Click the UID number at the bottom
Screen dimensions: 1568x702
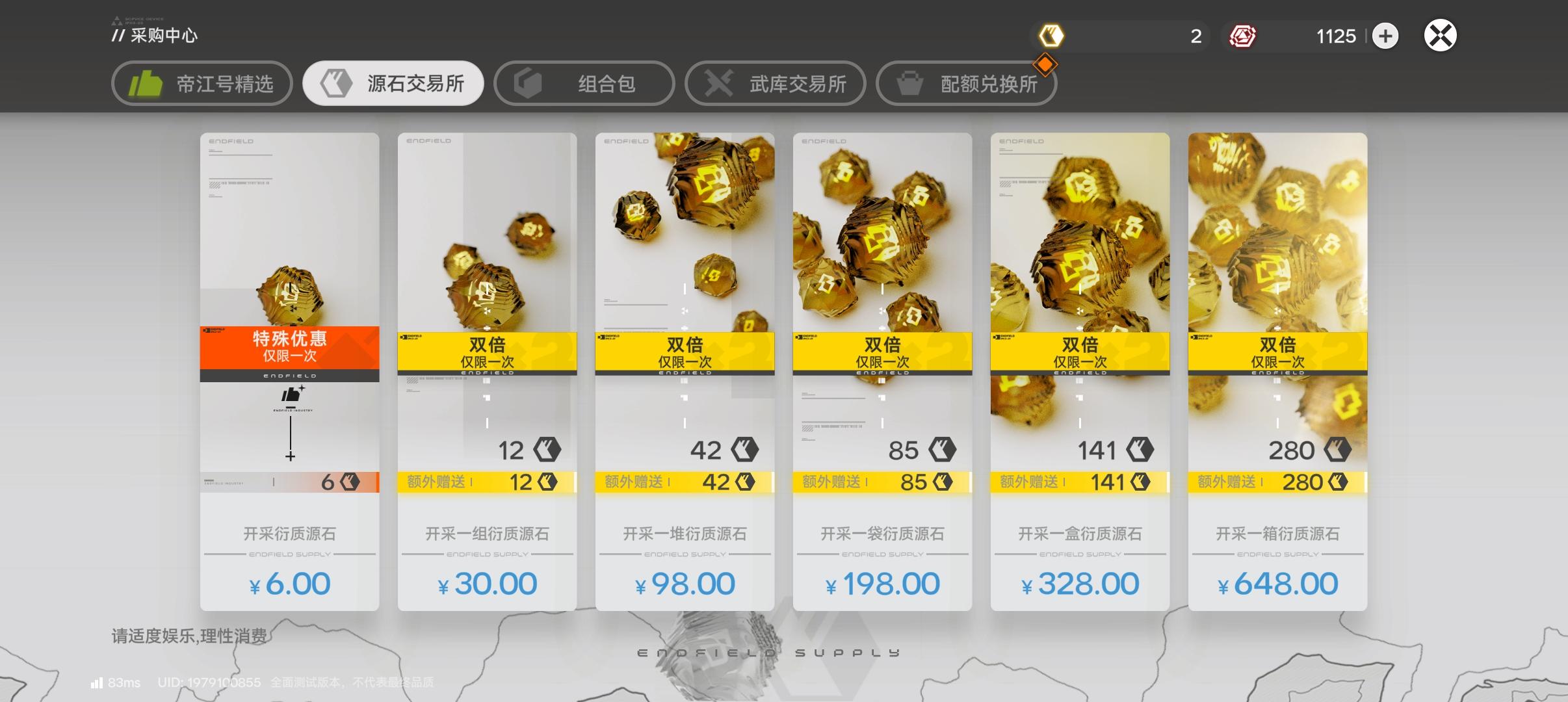pos(209,682)
